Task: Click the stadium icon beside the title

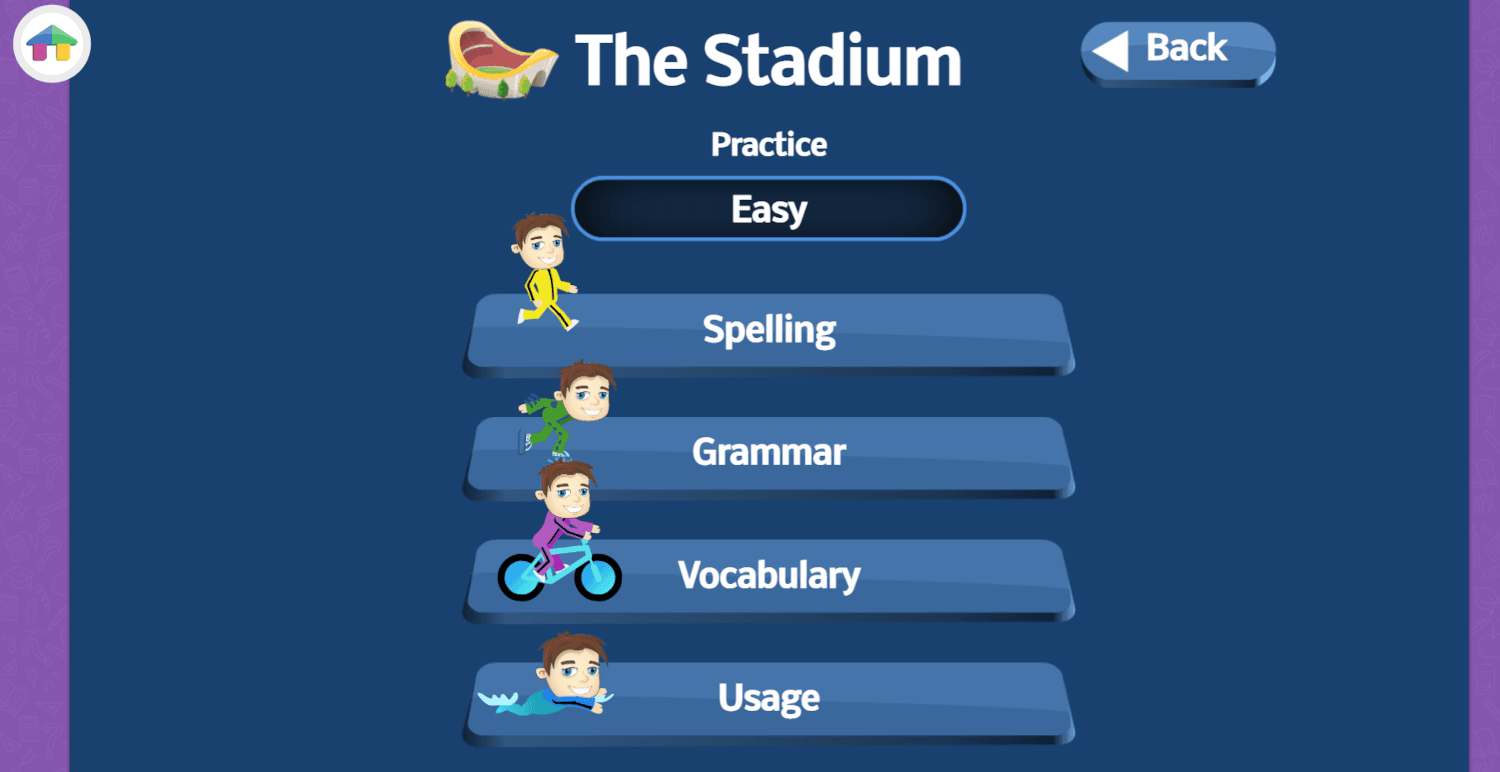Action: [x=498, y=60]
